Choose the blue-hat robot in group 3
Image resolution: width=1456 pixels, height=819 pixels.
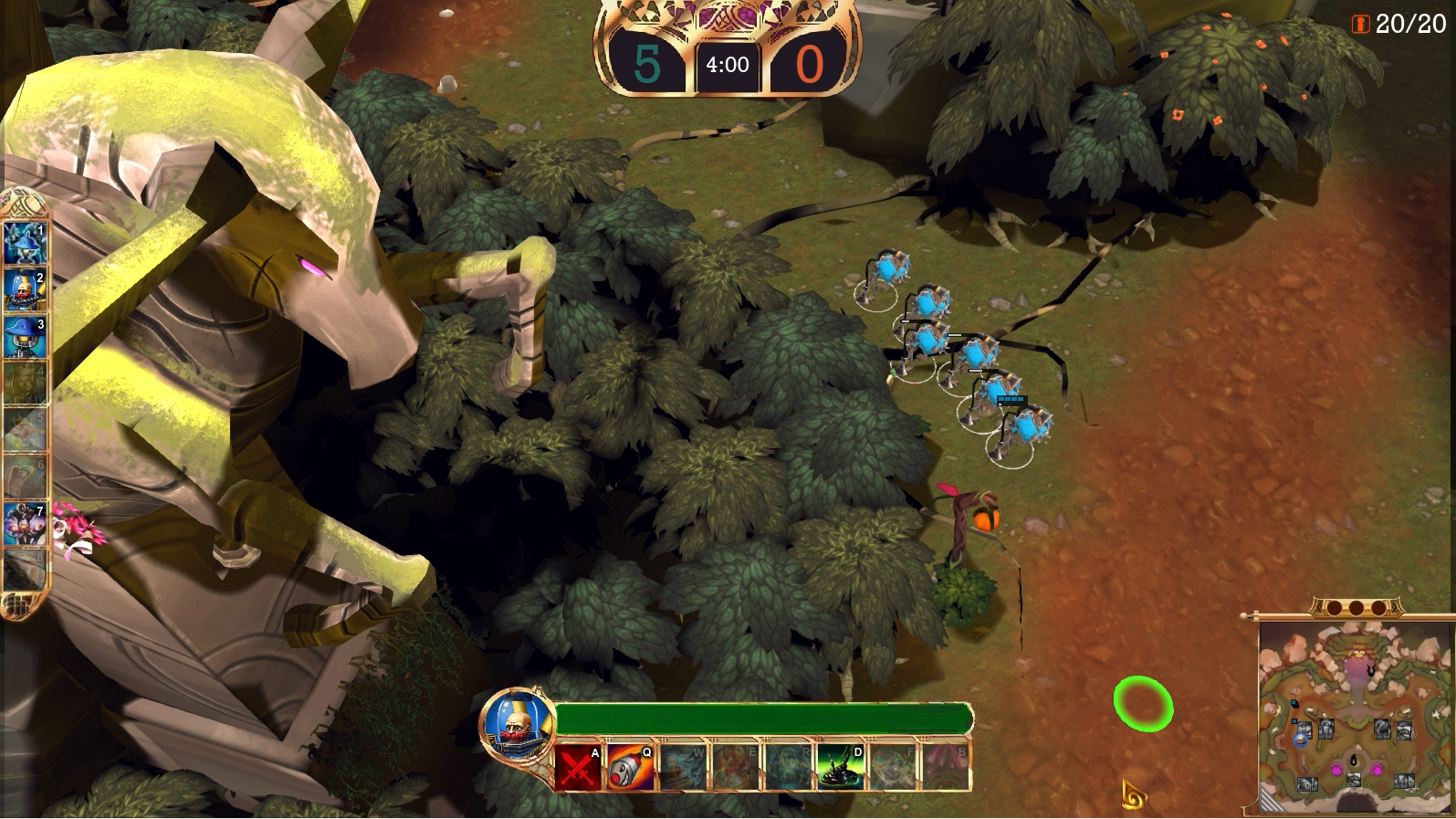(25, 338)
